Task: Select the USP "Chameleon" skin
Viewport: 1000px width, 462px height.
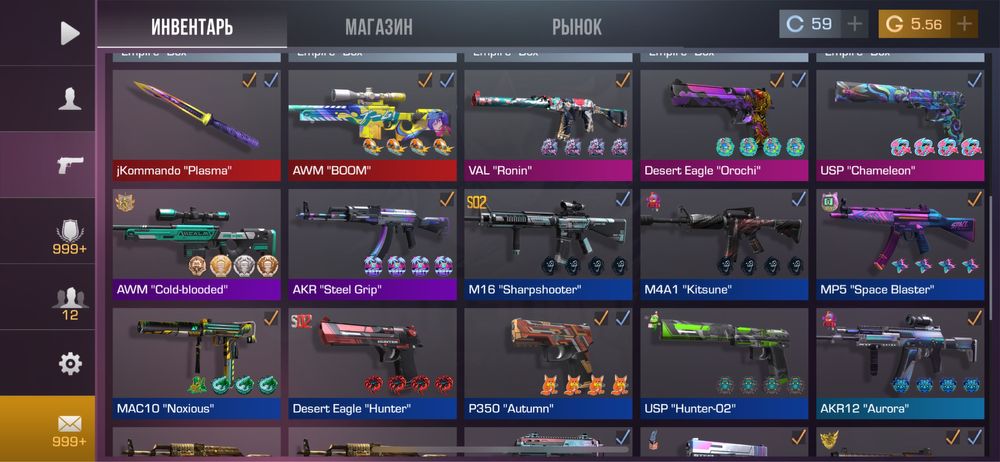Action: (x=899, y=124)
